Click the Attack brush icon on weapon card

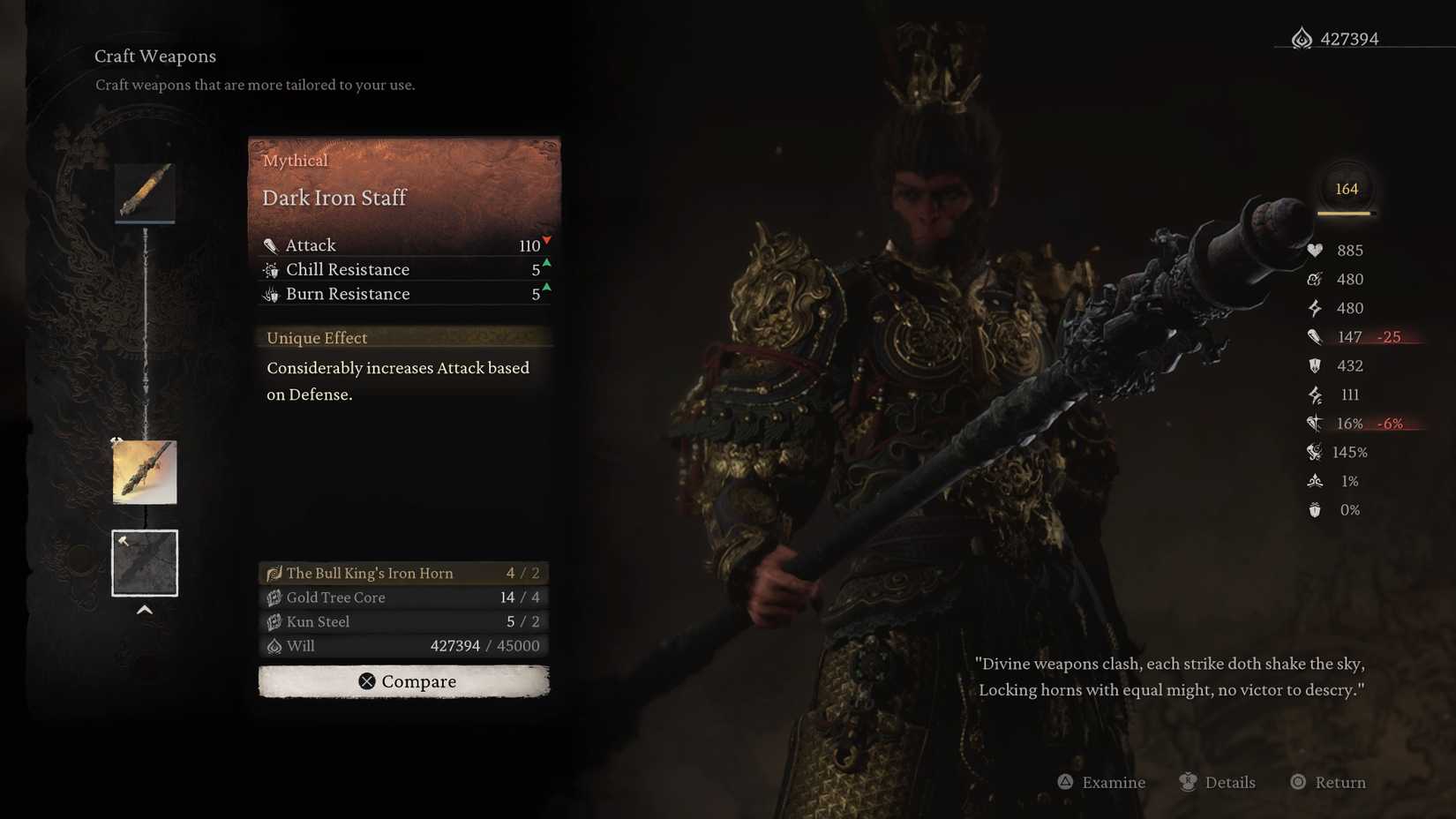[272, 244]
